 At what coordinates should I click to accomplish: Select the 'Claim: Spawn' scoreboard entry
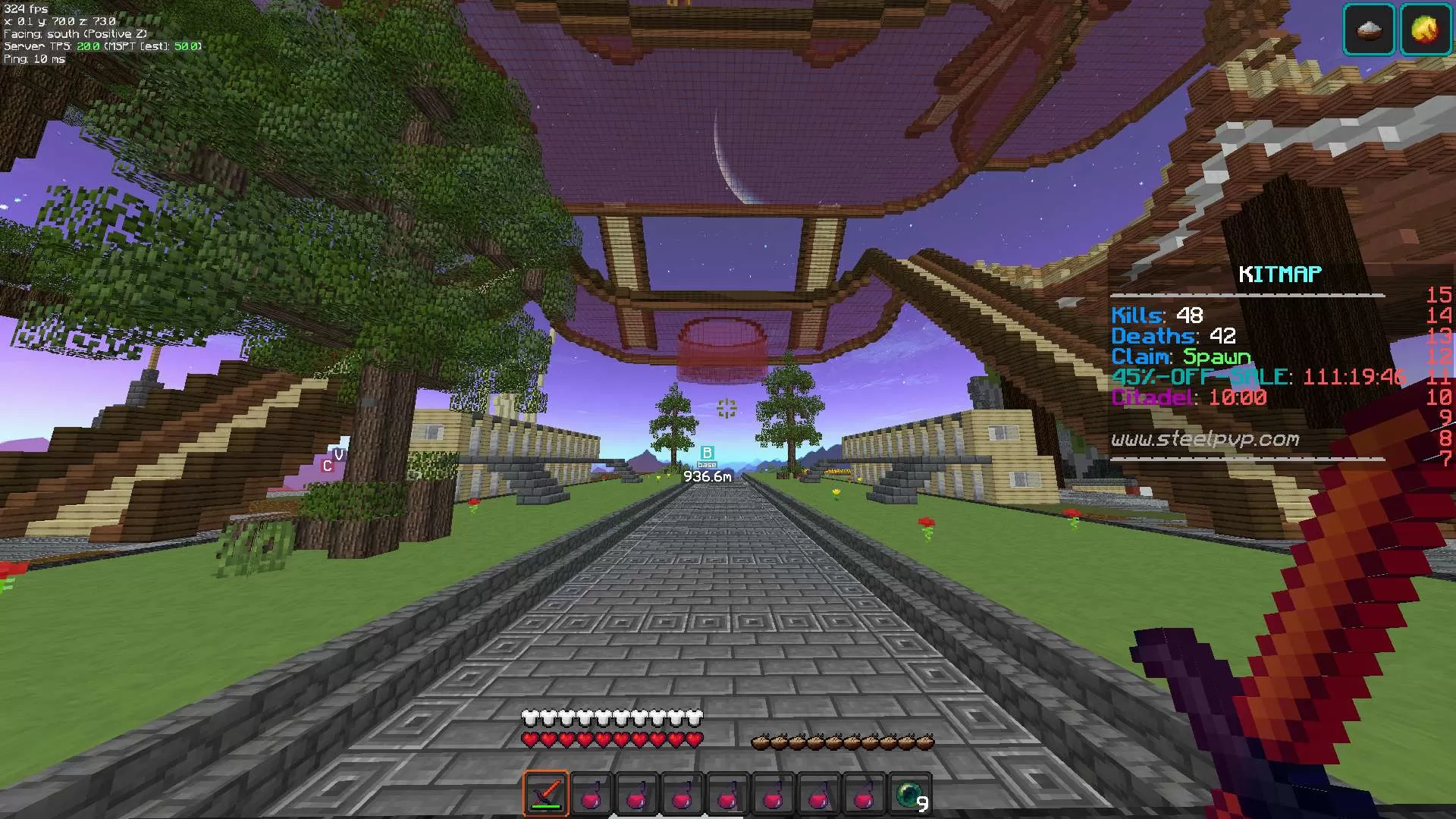[x=1179, y=356]
